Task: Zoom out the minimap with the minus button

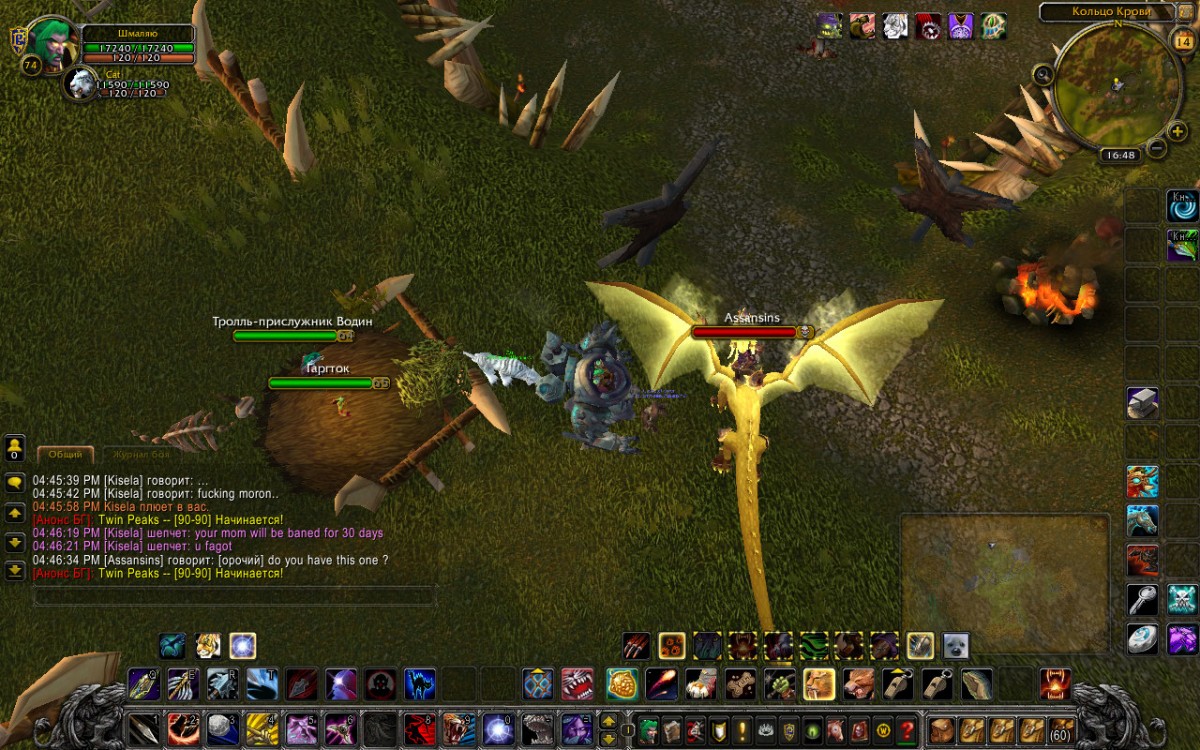Action: pyautogui.click(x=1156, y=149)
